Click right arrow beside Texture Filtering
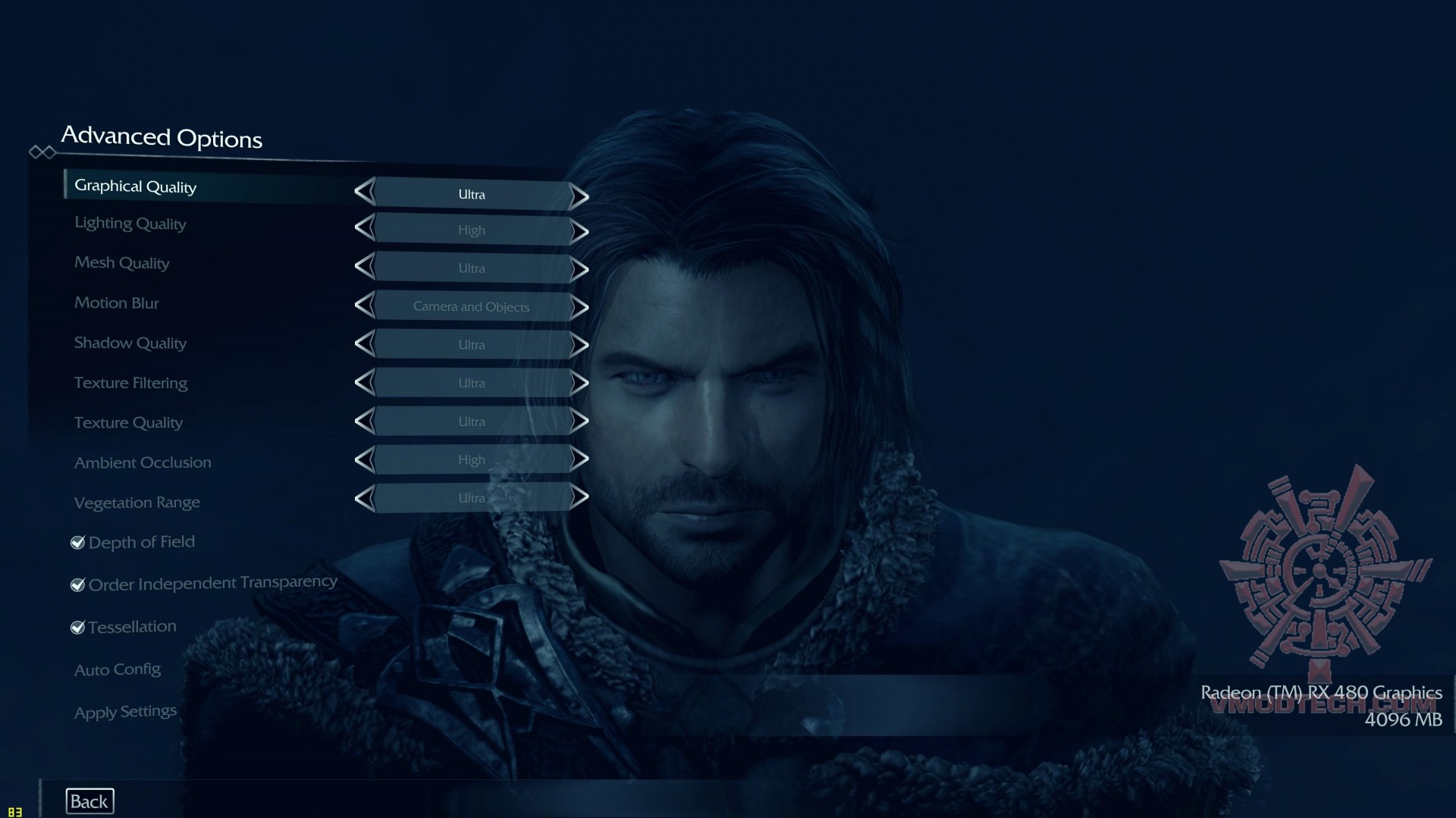 click(x=579, y=383)
